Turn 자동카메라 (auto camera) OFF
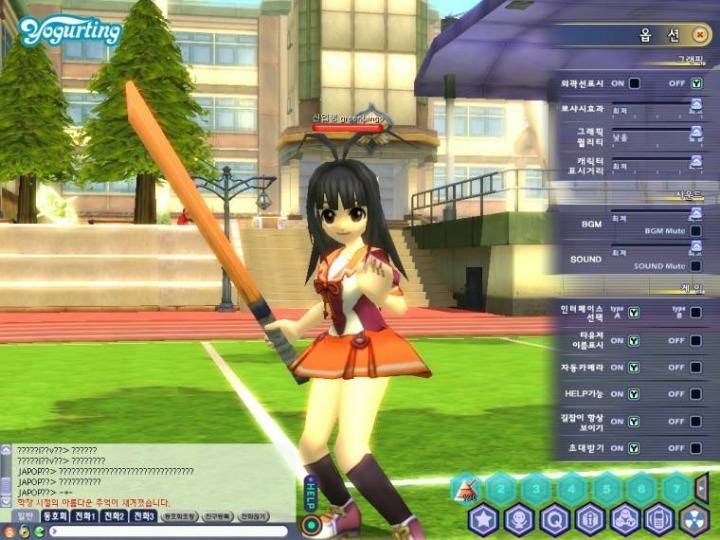 (696, 367)
